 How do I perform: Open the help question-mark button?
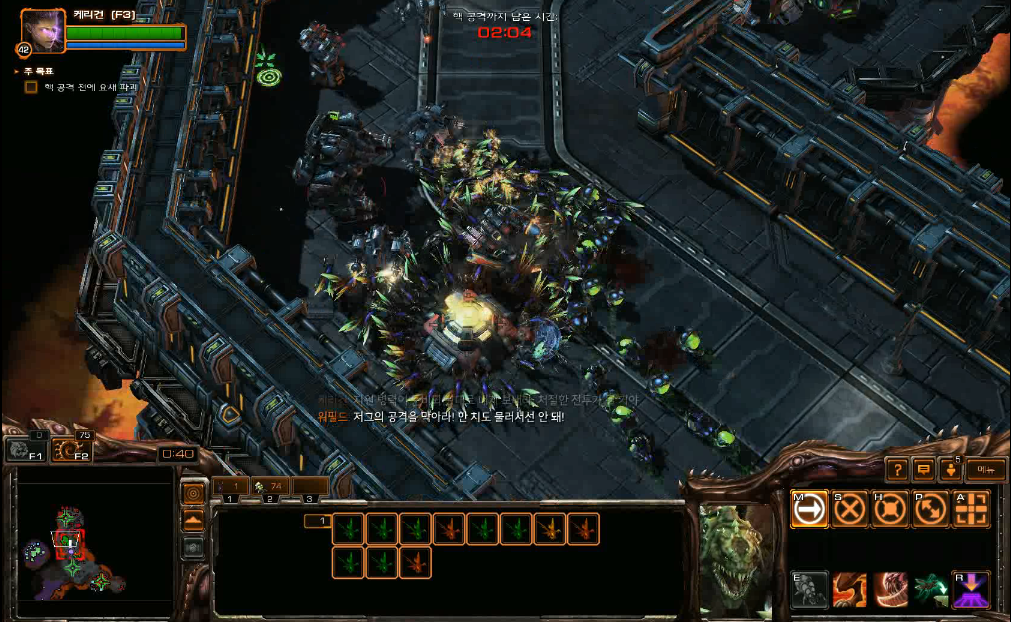tap(898, 468)
